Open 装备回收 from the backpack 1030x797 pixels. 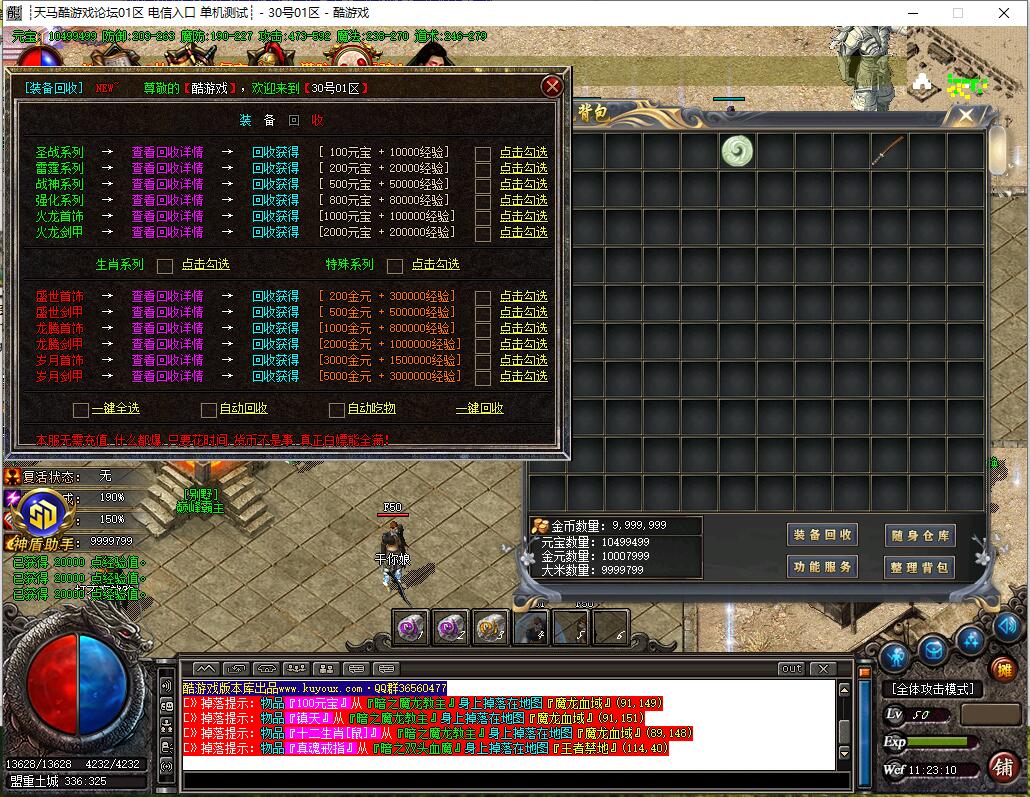[823, 535]
